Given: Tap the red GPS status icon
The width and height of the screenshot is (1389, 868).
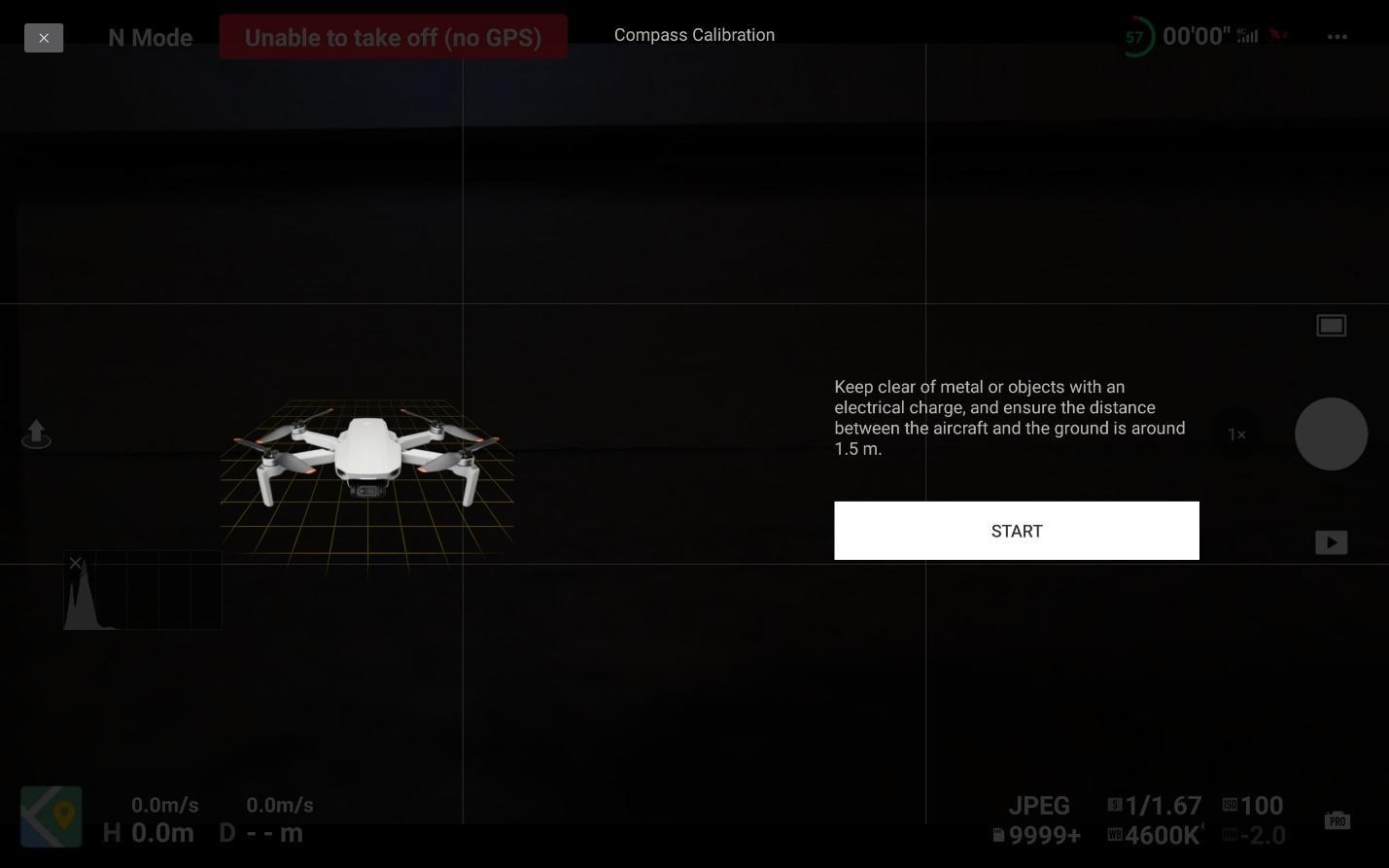Looking at the screenshot, I should tap(1278, 35).
